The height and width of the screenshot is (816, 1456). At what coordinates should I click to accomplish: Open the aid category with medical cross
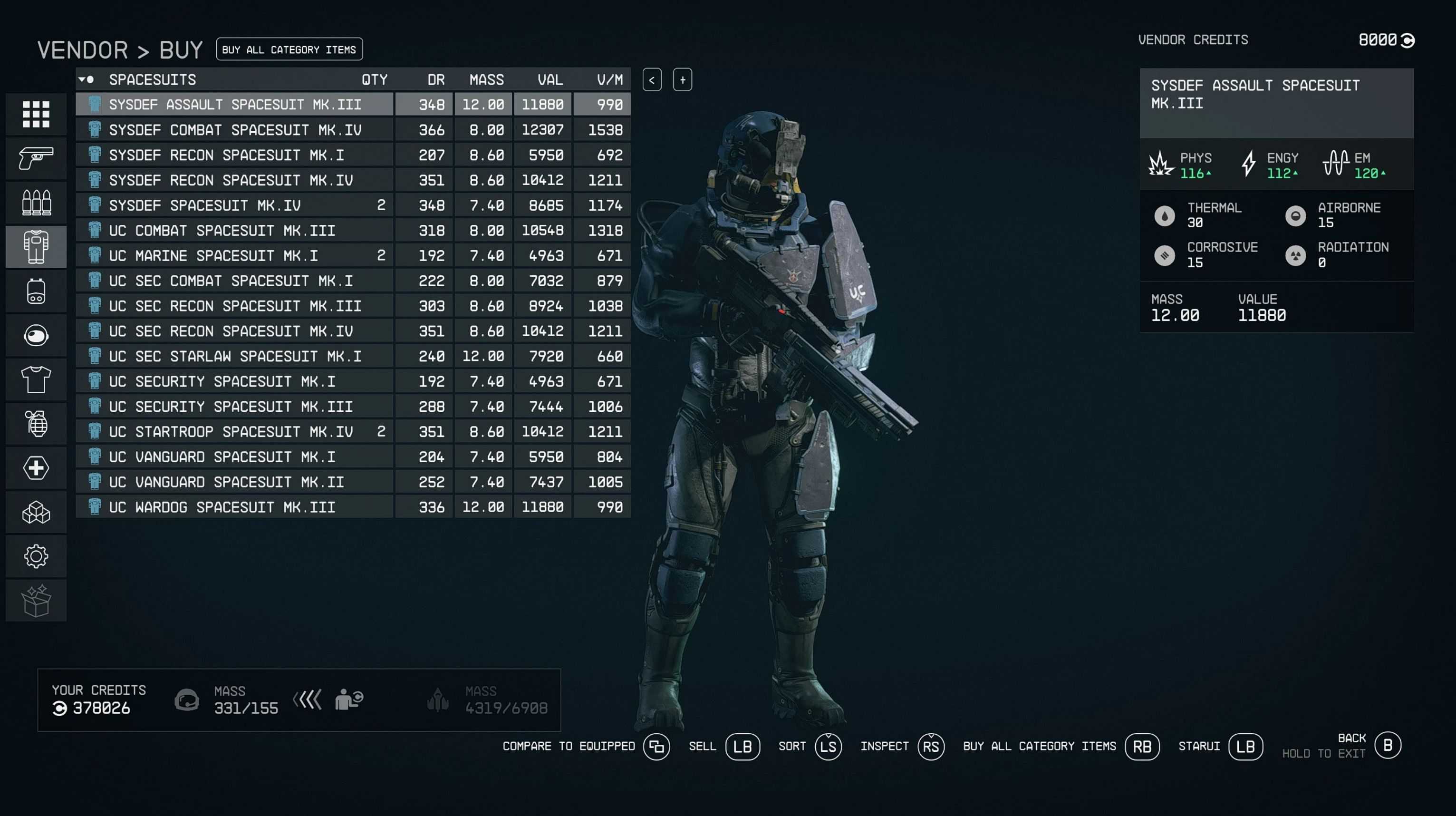(36, 468)
